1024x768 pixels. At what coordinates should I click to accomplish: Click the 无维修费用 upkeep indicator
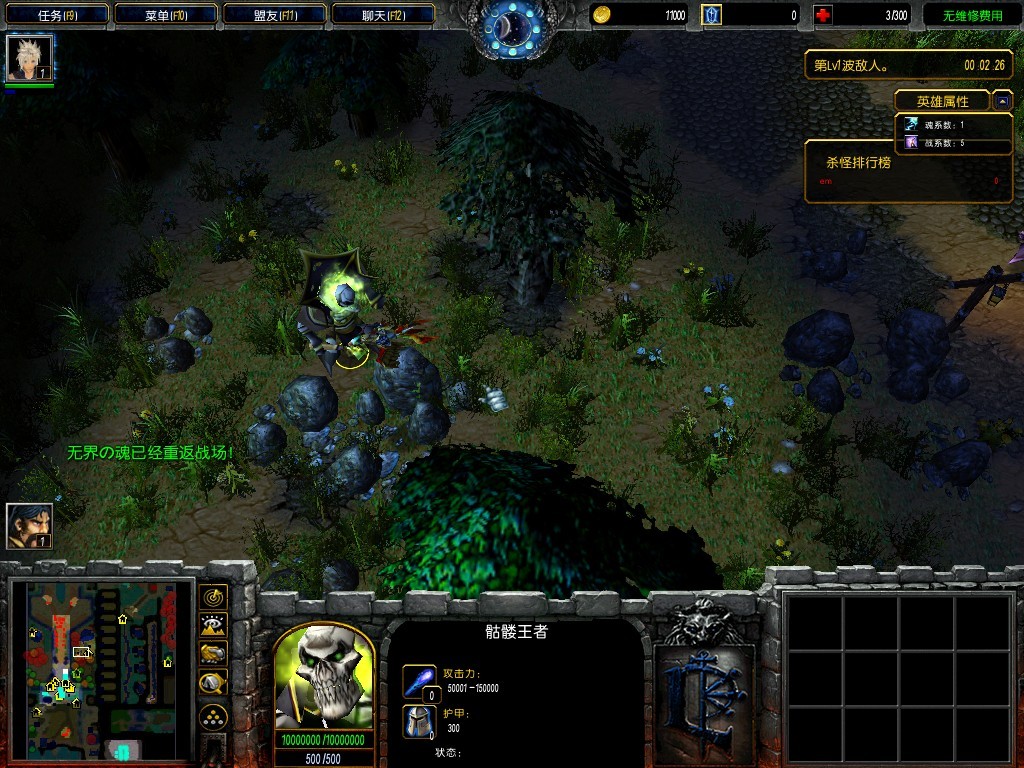point(972,15)
